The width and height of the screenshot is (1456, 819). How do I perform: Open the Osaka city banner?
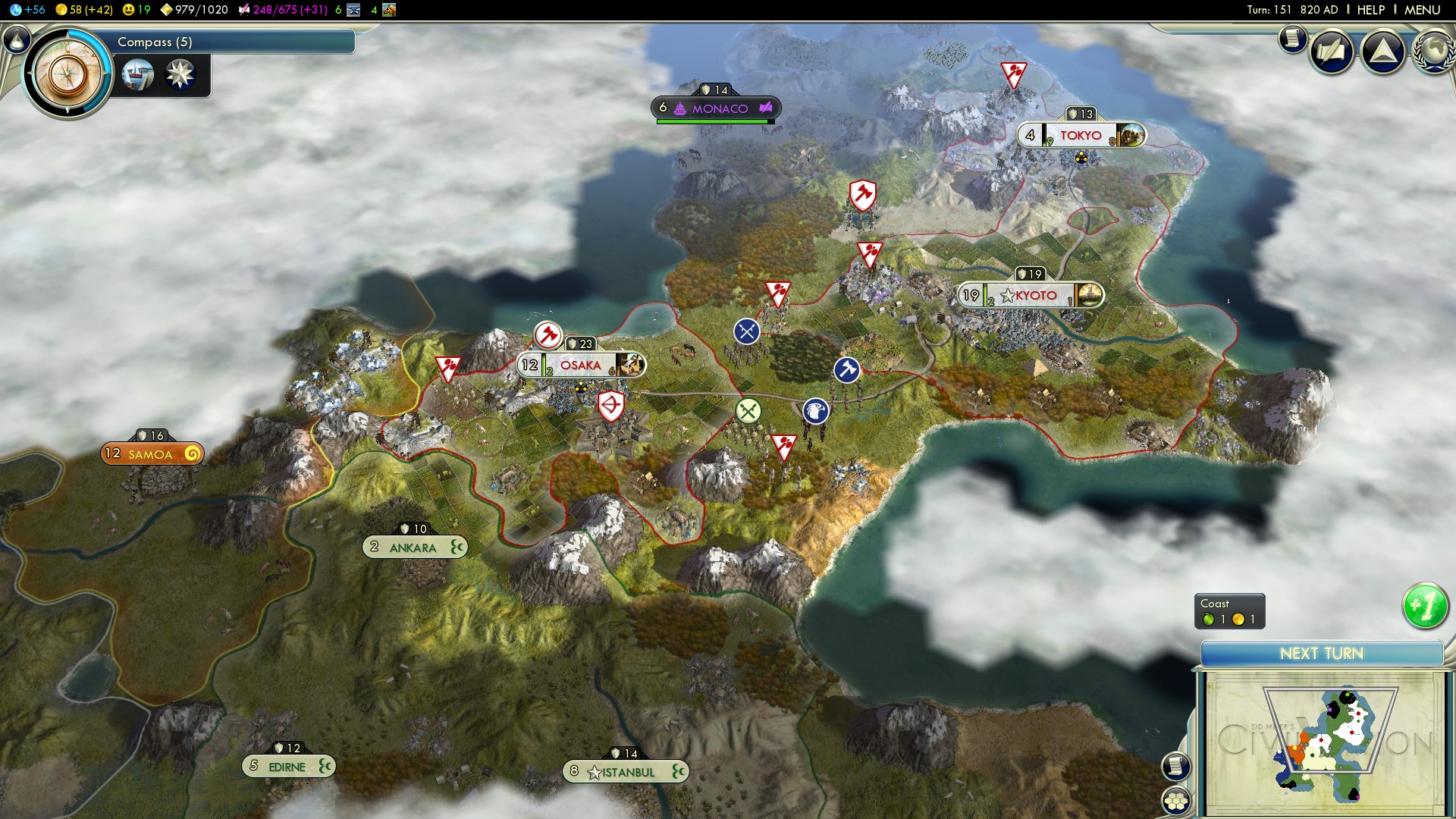581,366
